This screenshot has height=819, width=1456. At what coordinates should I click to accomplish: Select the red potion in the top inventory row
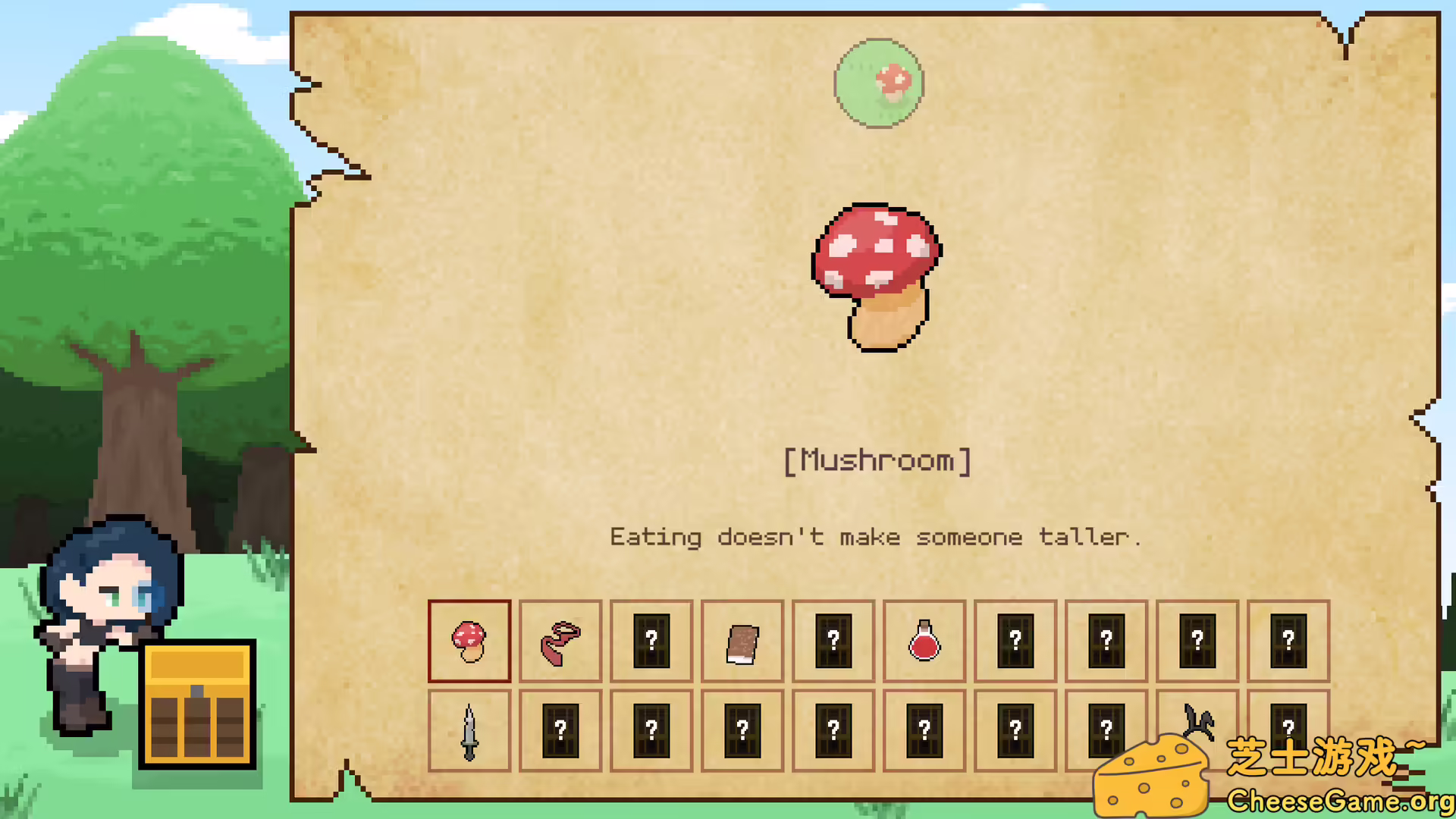point(924,641)
